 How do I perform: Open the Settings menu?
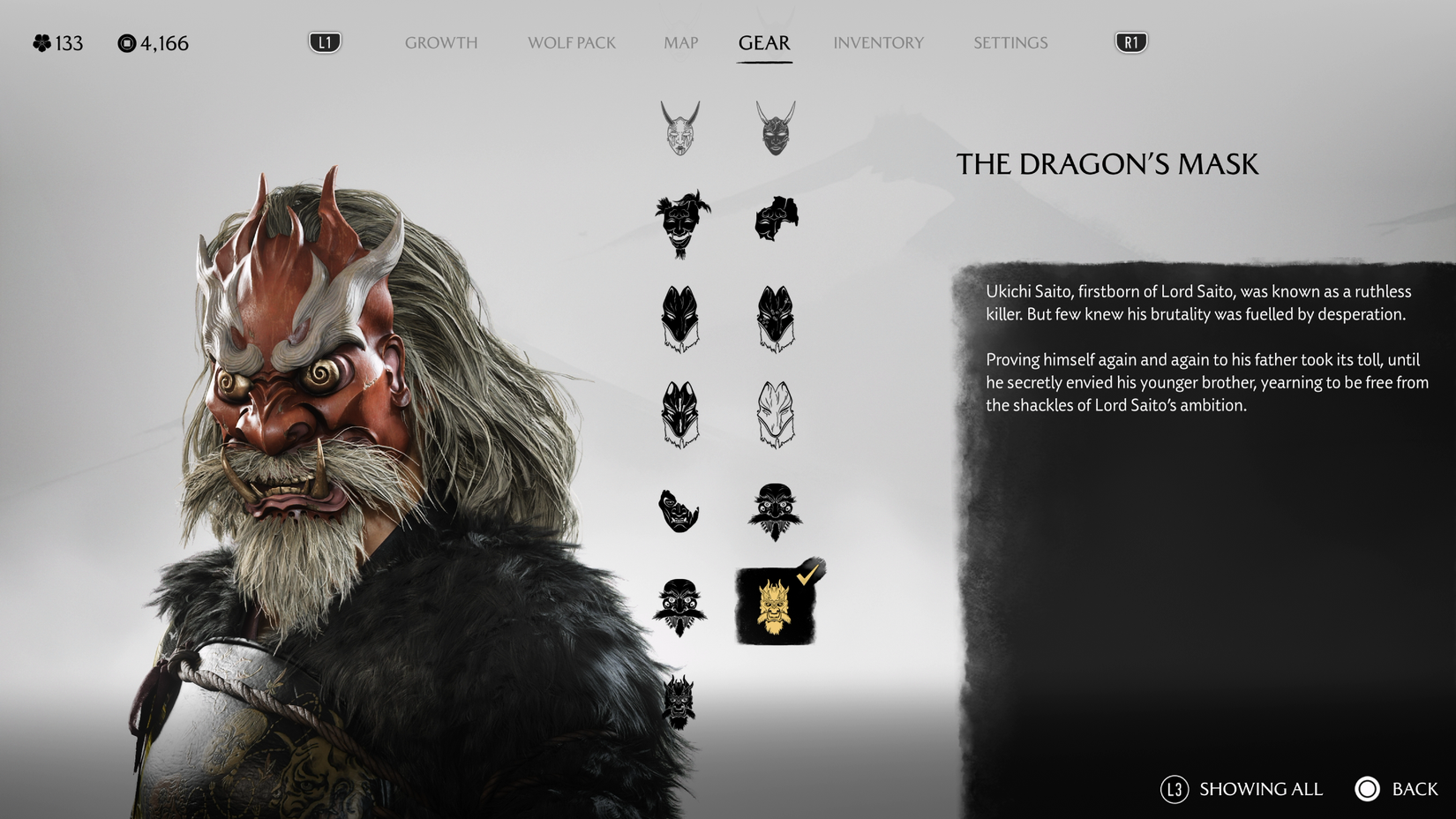coord(1009,41)
